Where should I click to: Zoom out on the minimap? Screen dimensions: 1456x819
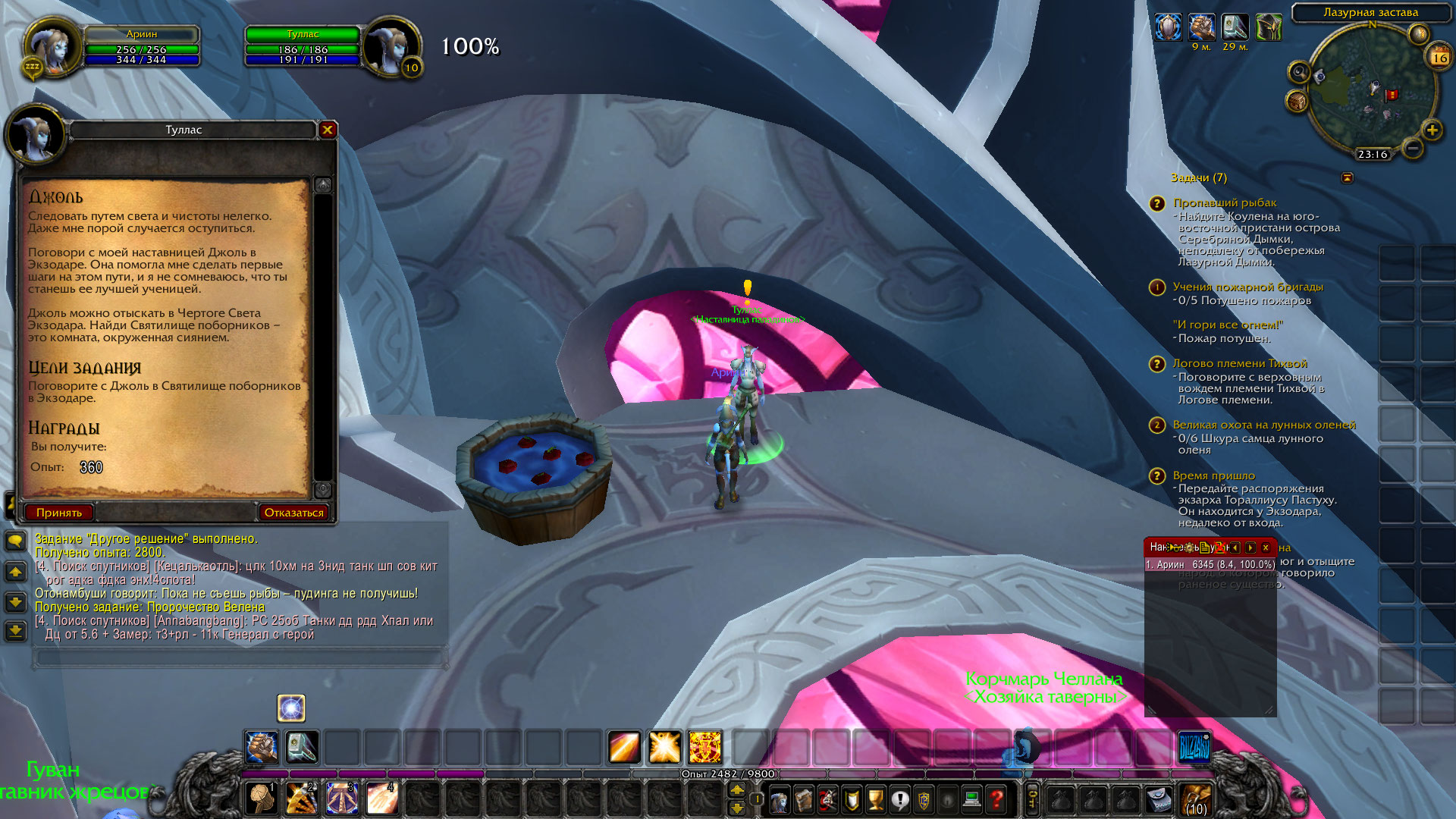[1412, 149]
